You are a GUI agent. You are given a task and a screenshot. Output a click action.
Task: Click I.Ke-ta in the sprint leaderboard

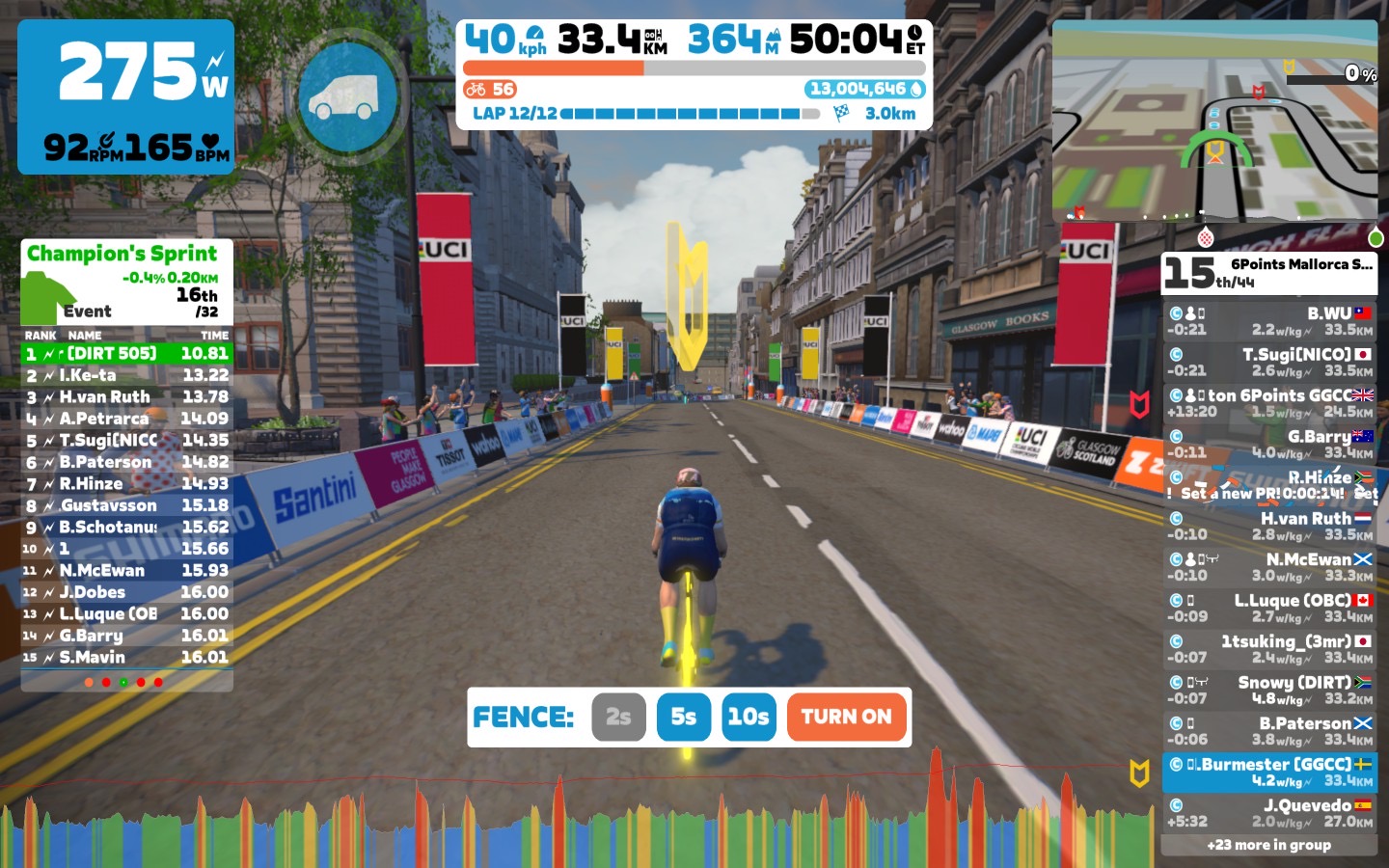[x=126, y=375]
